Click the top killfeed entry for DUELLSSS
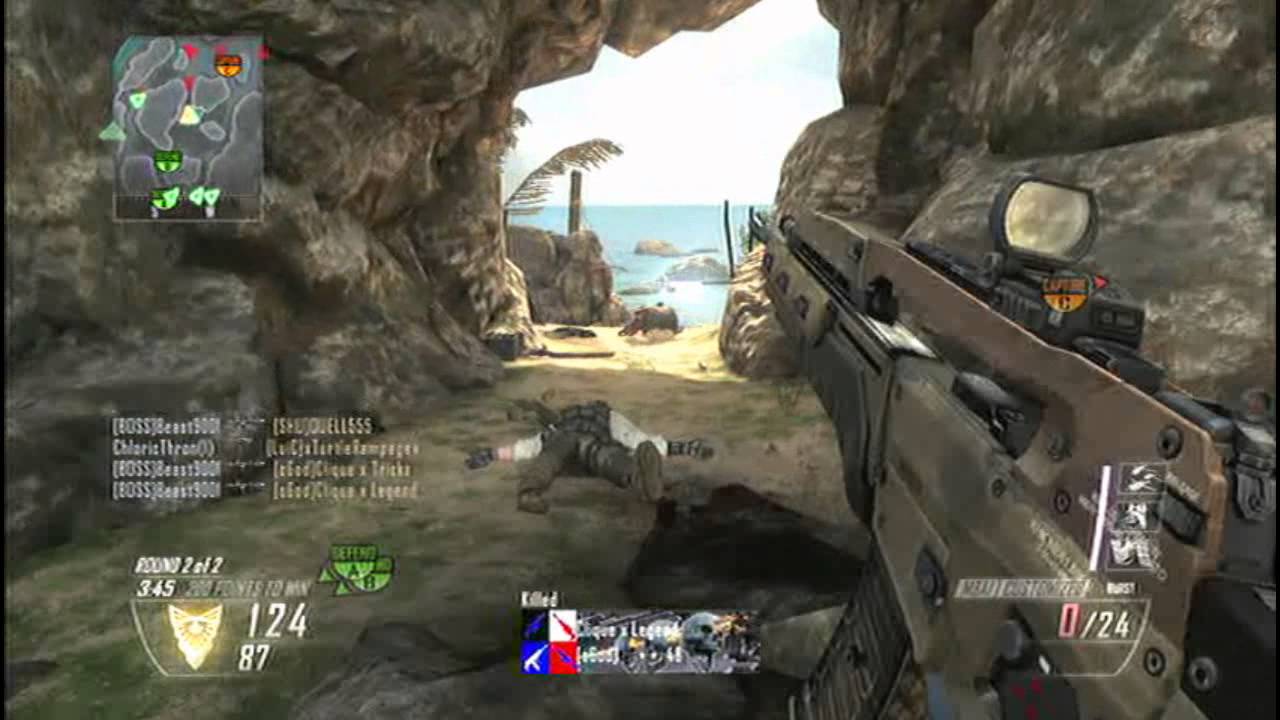 pos(245,425)
